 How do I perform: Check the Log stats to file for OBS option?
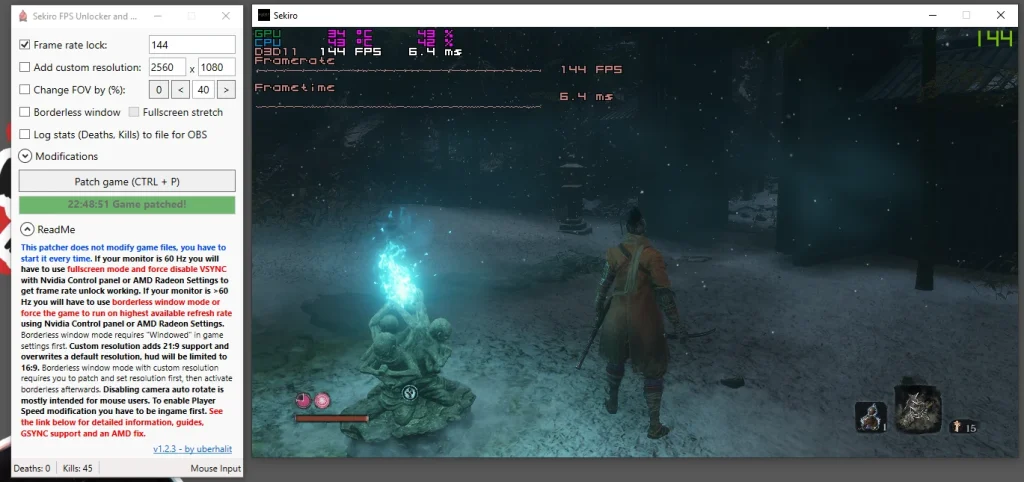click(x=26, y=134)
